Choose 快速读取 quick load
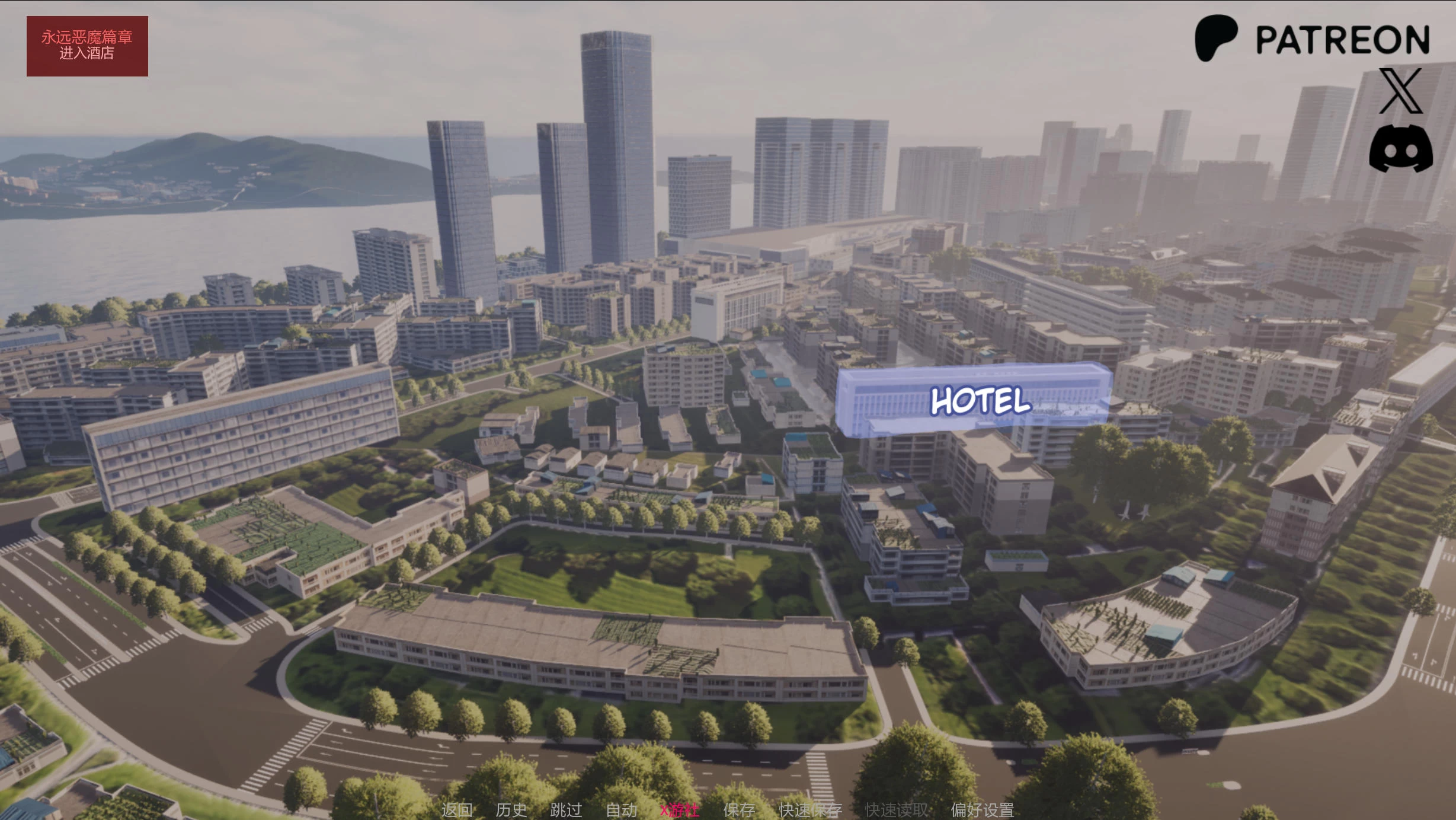 897,810
